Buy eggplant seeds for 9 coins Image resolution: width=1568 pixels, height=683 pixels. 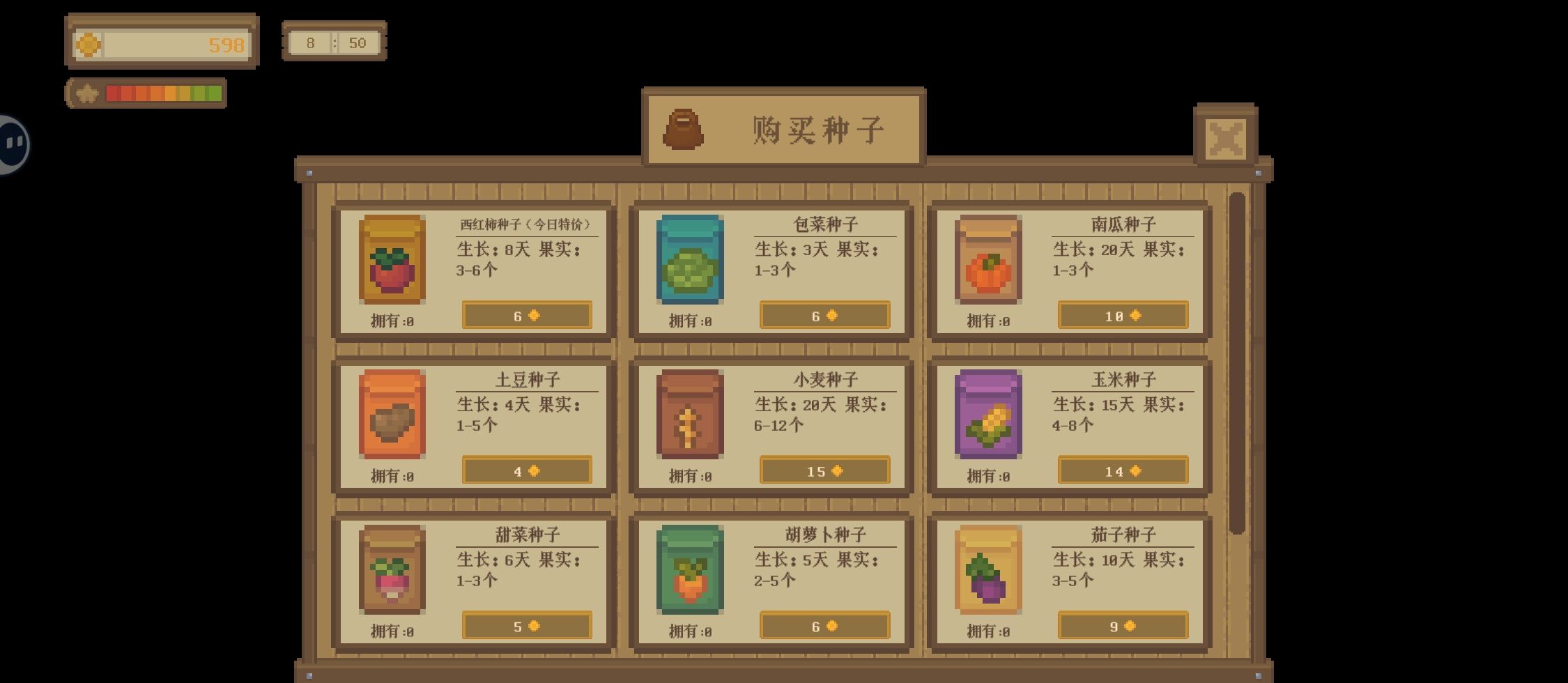pyautogui.click(x=1122, y=626)
